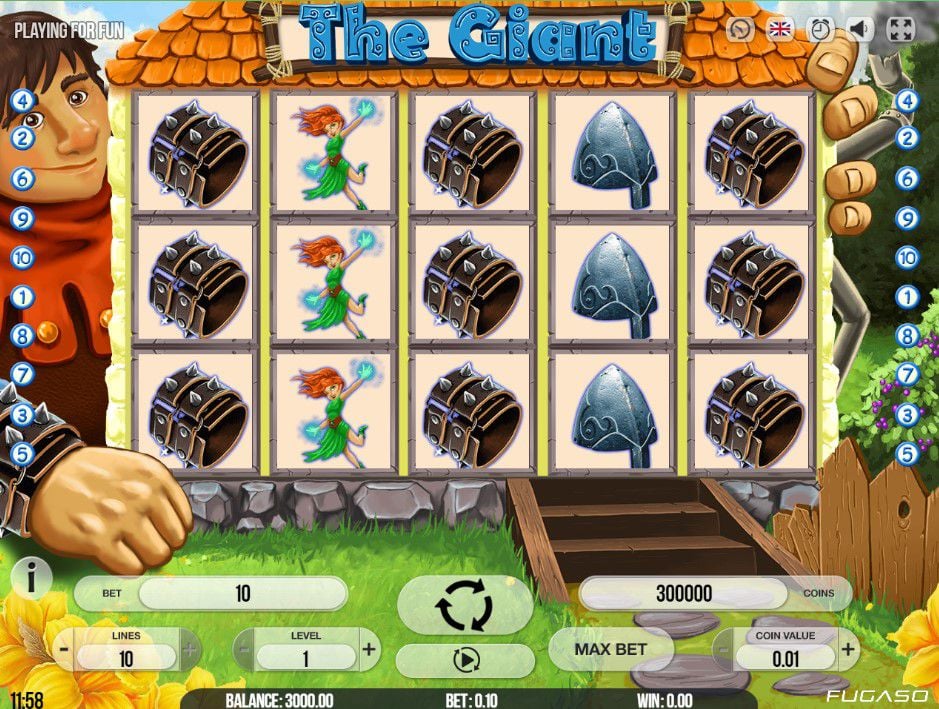Open the game history icon

tap(740, 29)
